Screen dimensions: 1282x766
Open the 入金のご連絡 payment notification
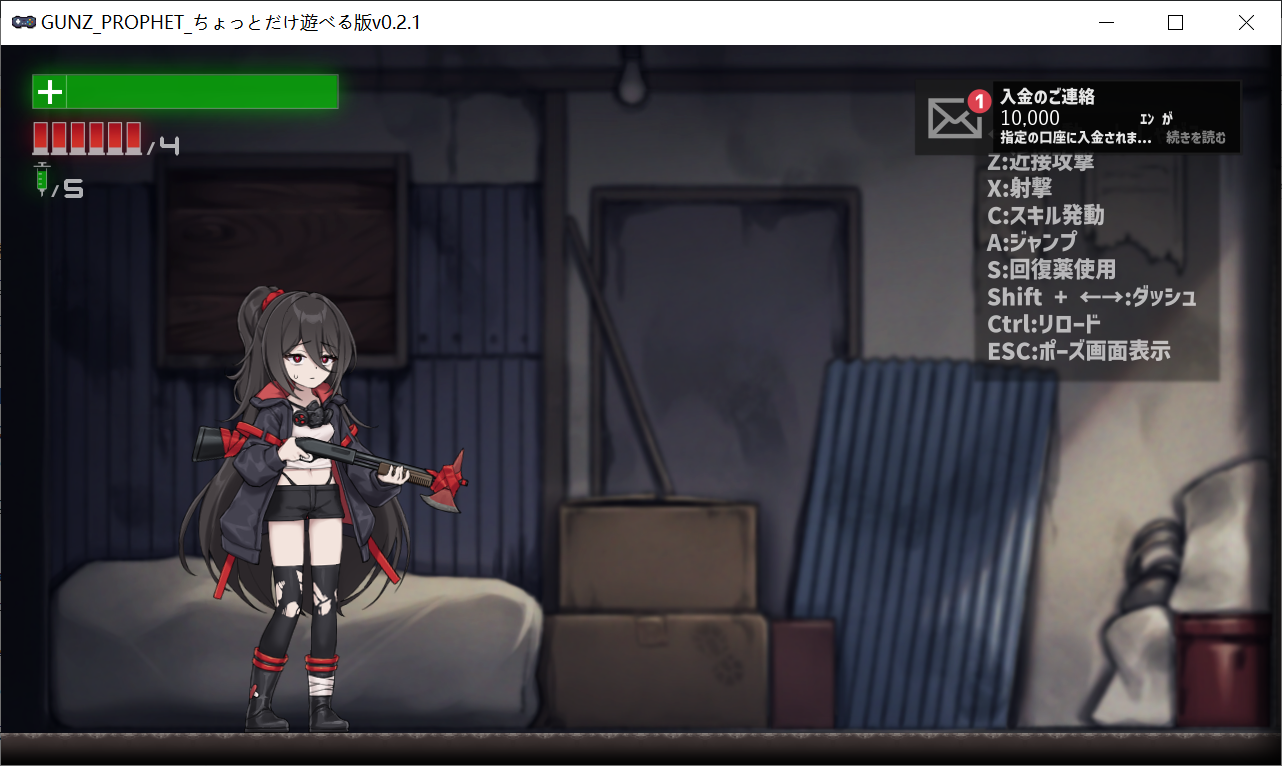(x=1047, y=98)
